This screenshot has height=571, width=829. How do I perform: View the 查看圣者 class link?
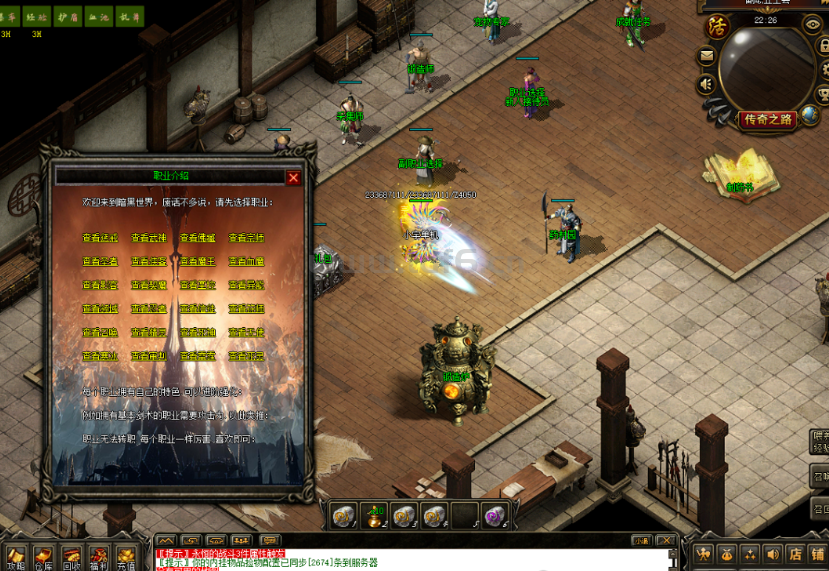[x=100, y=262]
